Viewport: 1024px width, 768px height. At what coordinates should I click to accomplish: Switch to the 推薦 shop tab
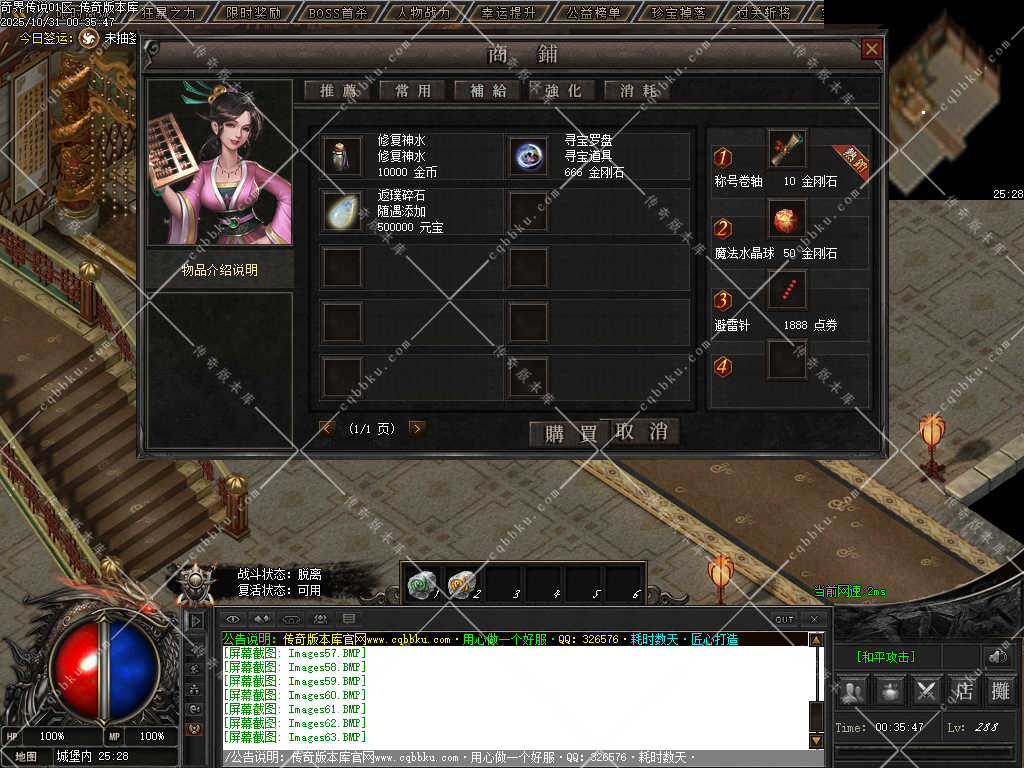point(338,90)
